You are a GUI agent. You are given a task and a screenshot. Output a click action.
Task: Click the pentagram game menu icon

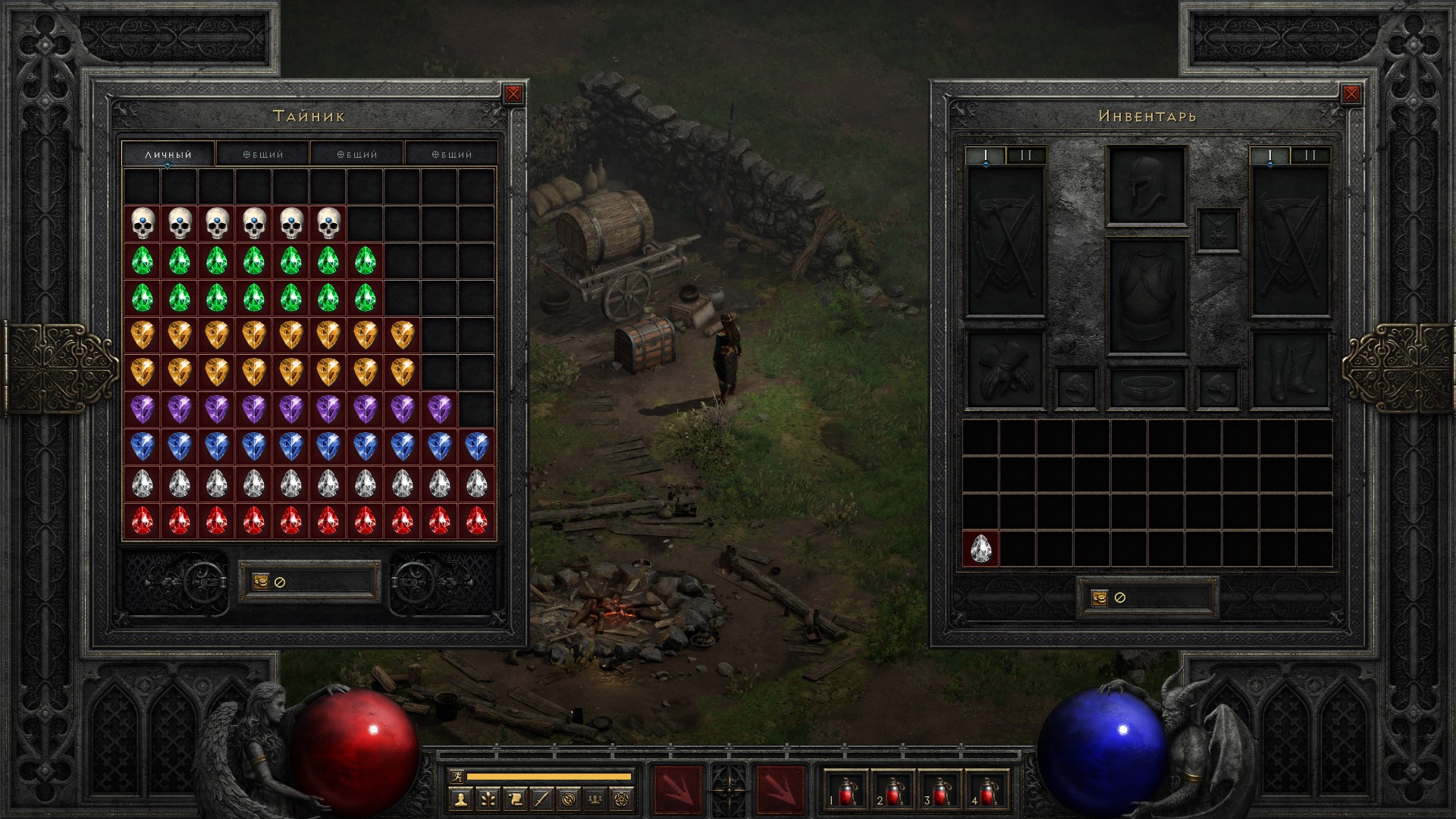(624, 799)
